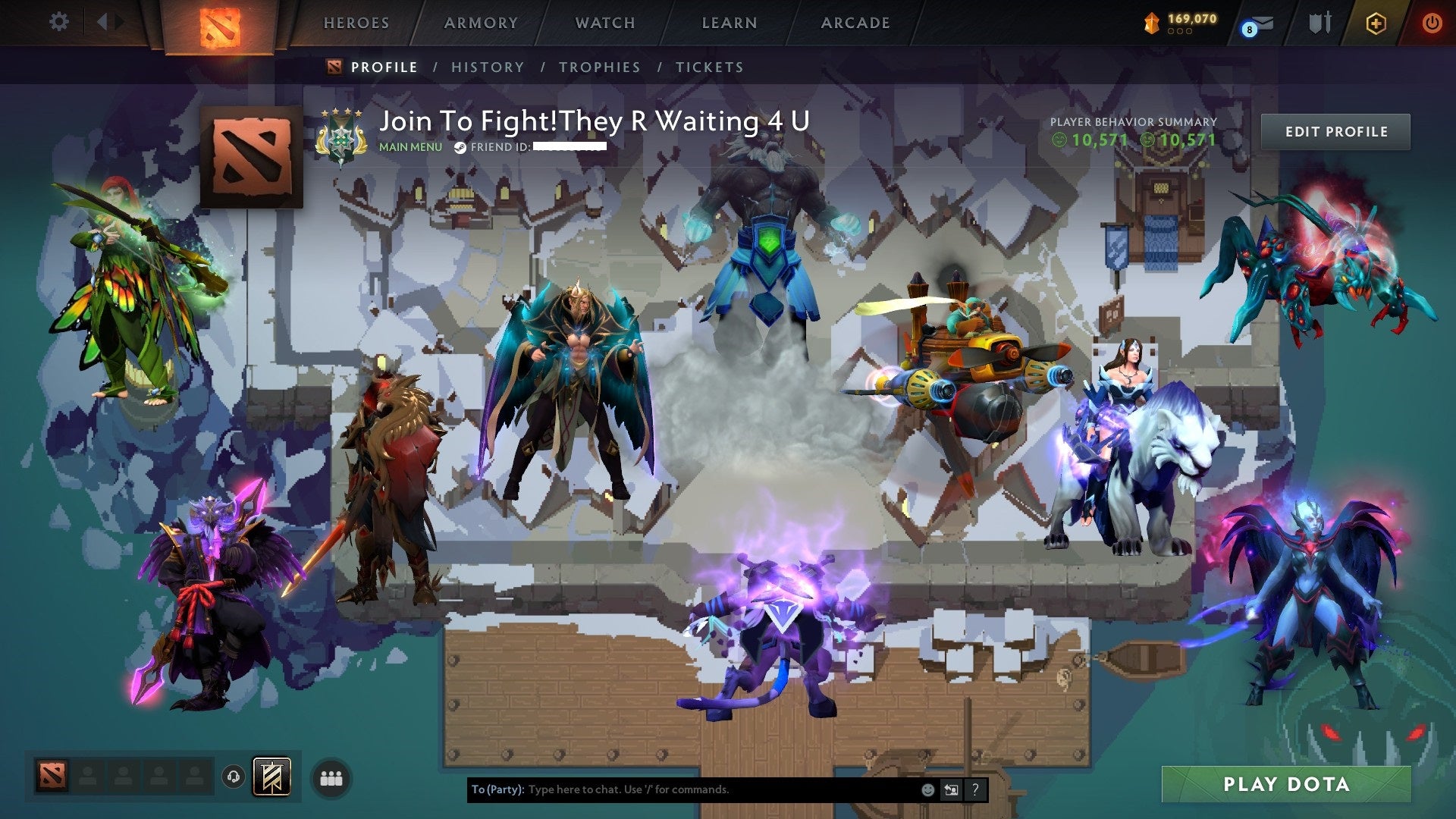Viewport: 1456px width, 819px height.
Task: Open Dota Plus via the gold plus hexagon
Action: (1376, 23)
